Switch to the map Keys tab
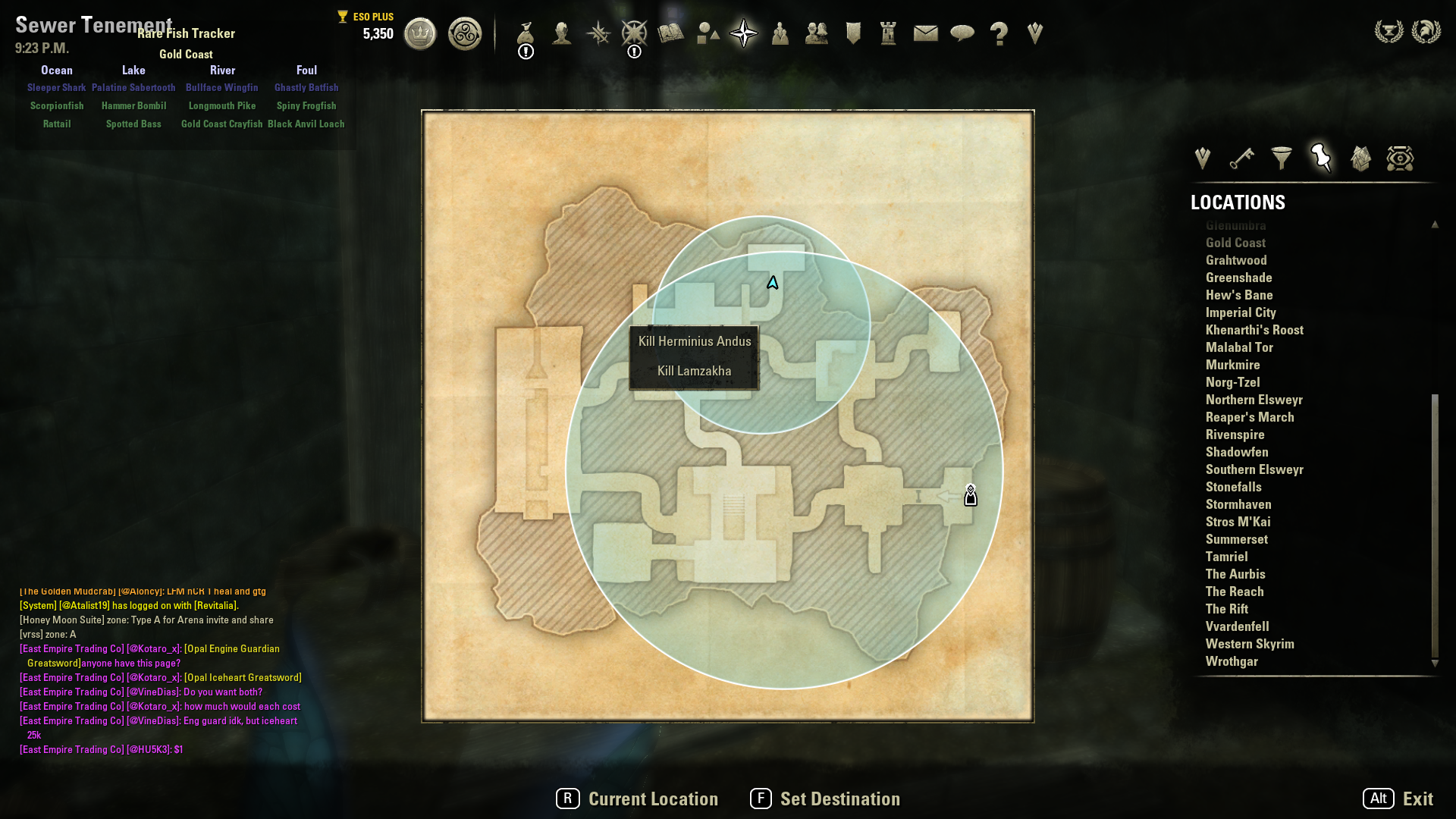This screenshot has height=819, width=1456. click(1242, 158)
